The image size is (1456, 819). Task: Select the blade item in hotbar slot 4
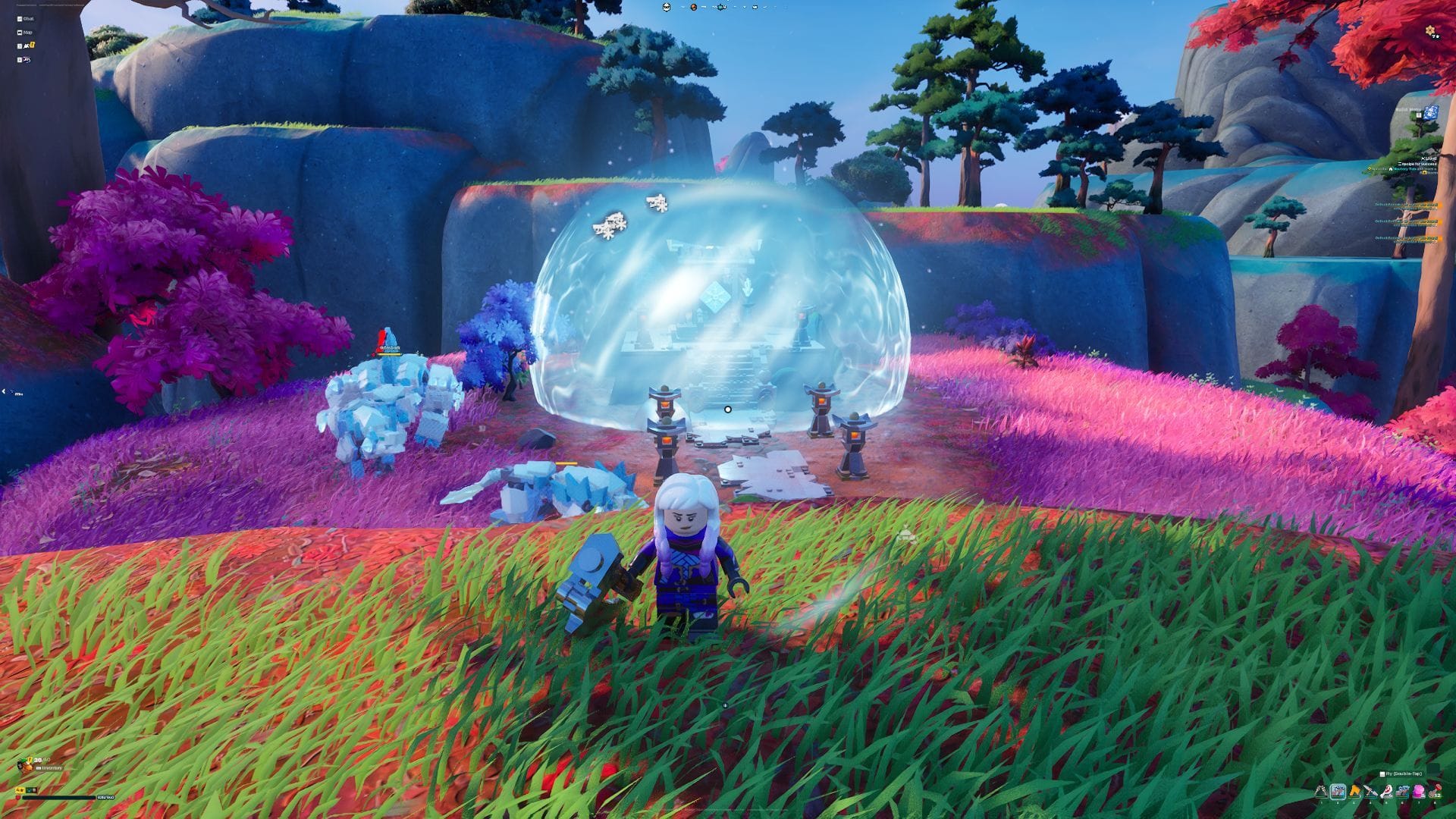(x=1370, y=791)
